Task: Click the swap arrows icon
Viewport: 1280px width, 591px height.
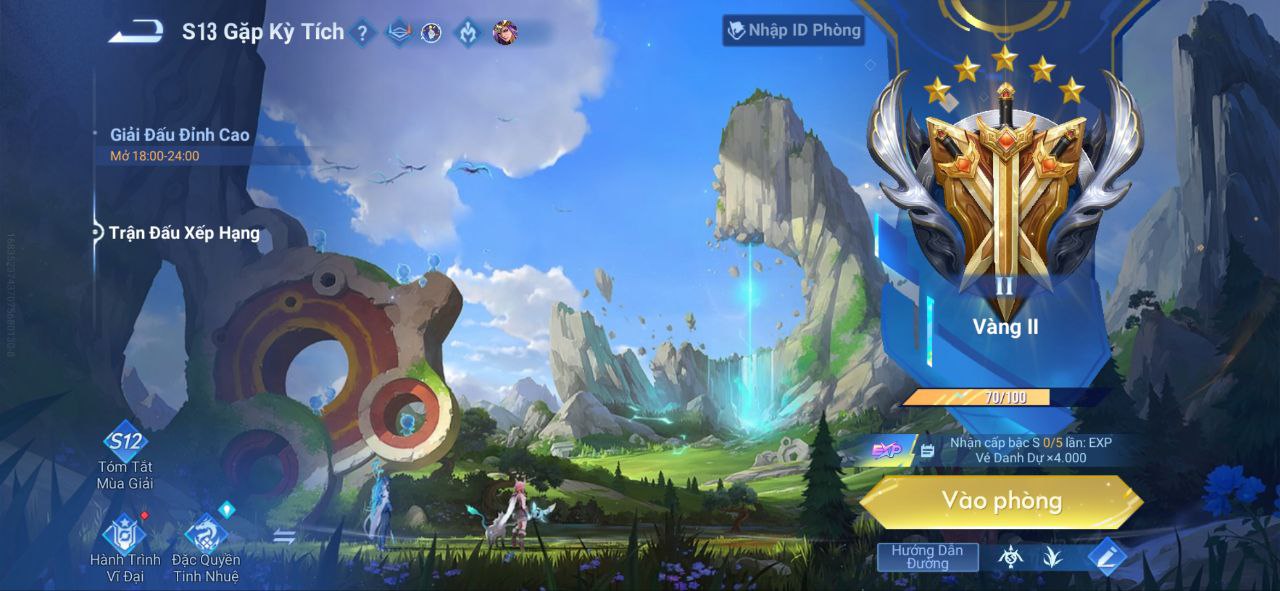Action: pos(284,536)
